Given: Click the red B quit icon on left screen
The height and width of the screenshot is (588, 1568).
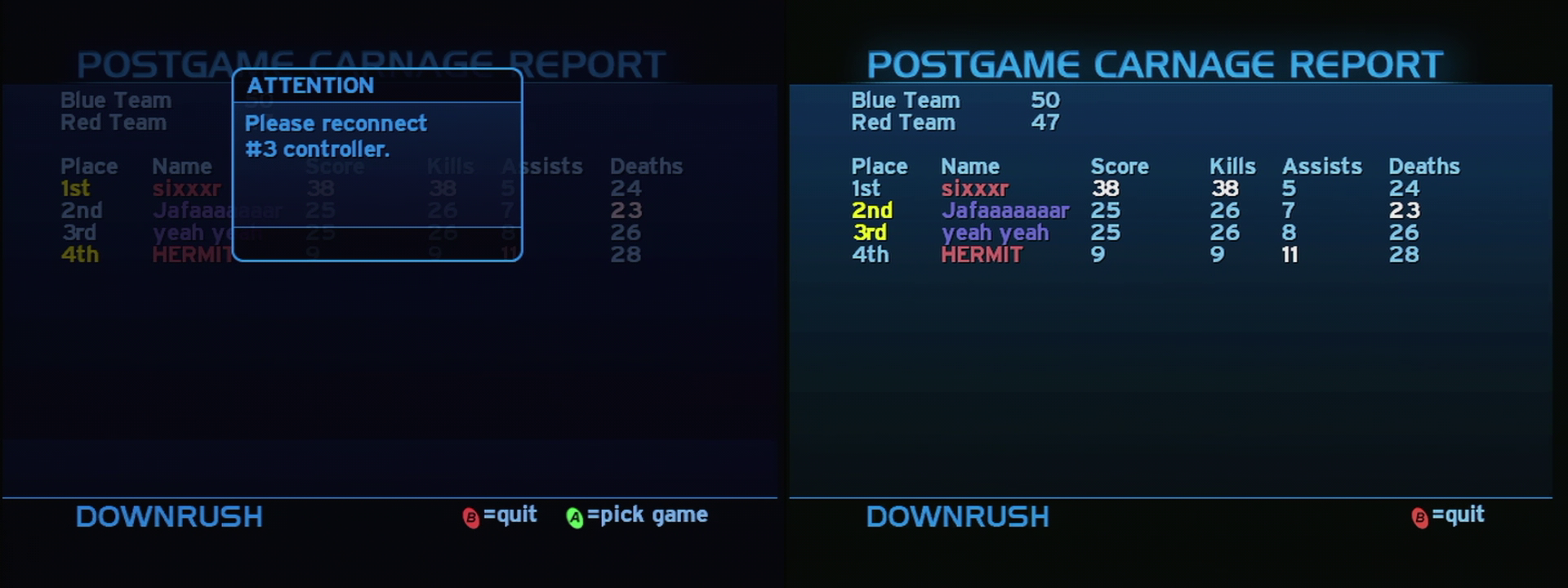Looking at the screenshot, I should (471, 515).
